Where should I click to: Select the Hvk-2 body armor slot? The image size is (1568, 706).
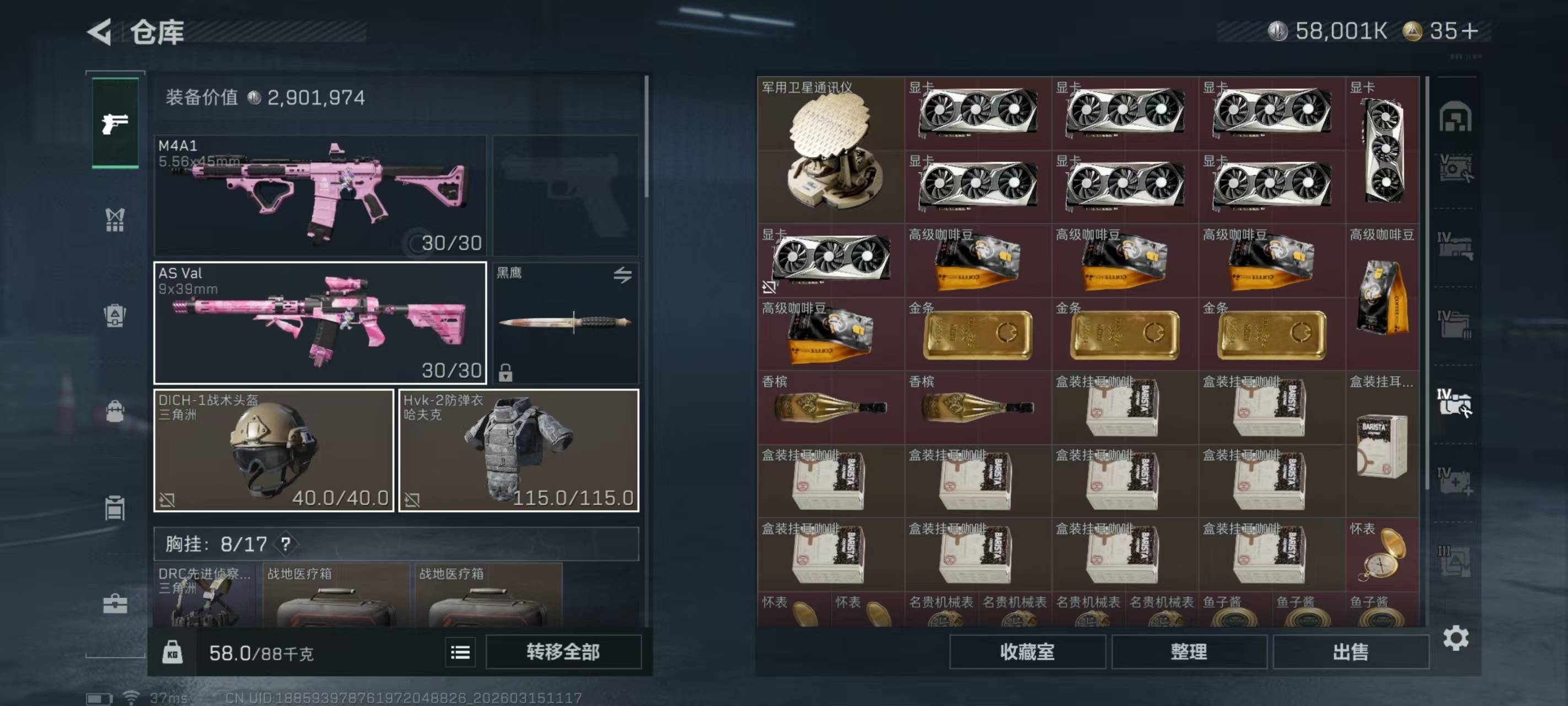518,450
